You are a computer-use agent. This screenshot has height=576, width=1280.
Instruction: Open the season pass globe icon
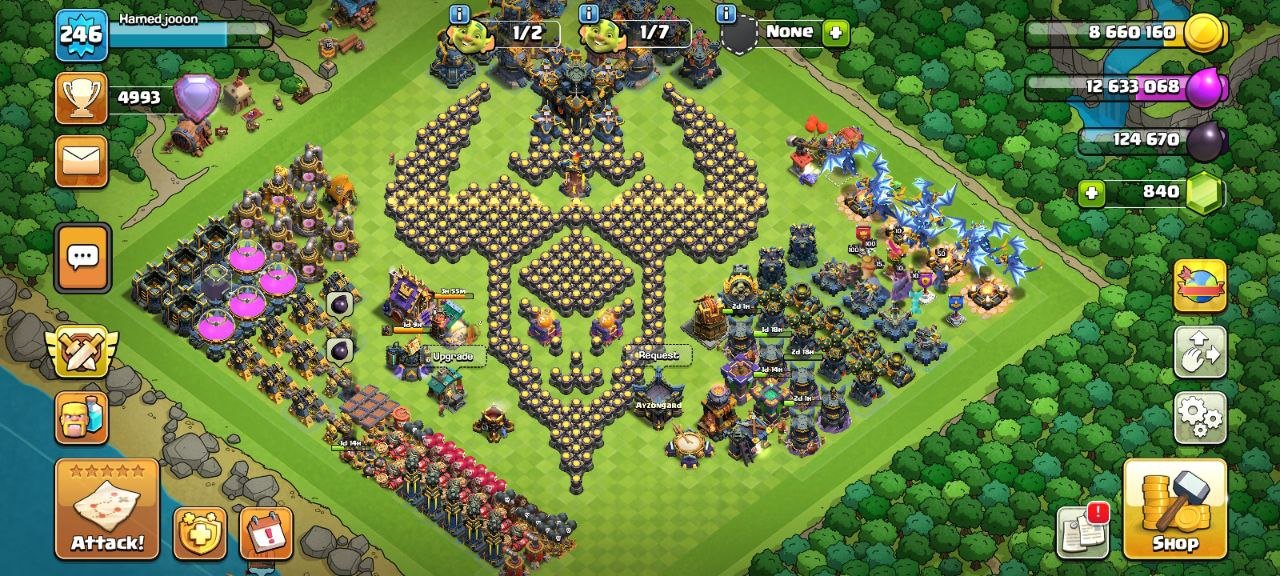(x=1199, y=286)
